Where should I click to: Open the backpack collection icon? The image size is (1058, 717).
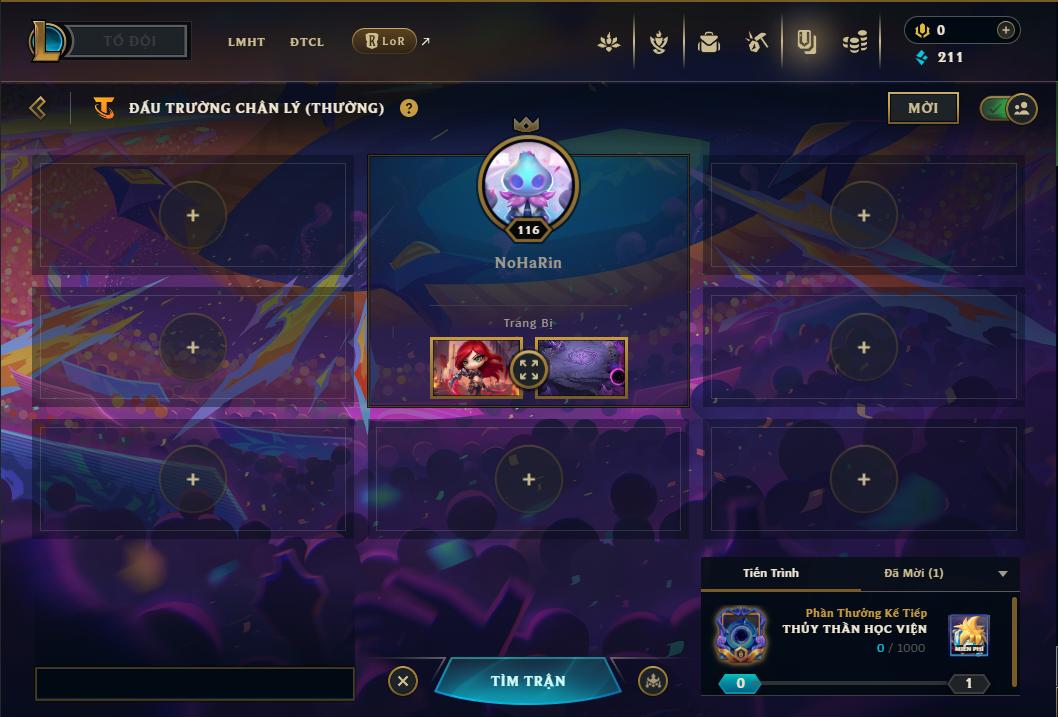click(x=709, y=42)
